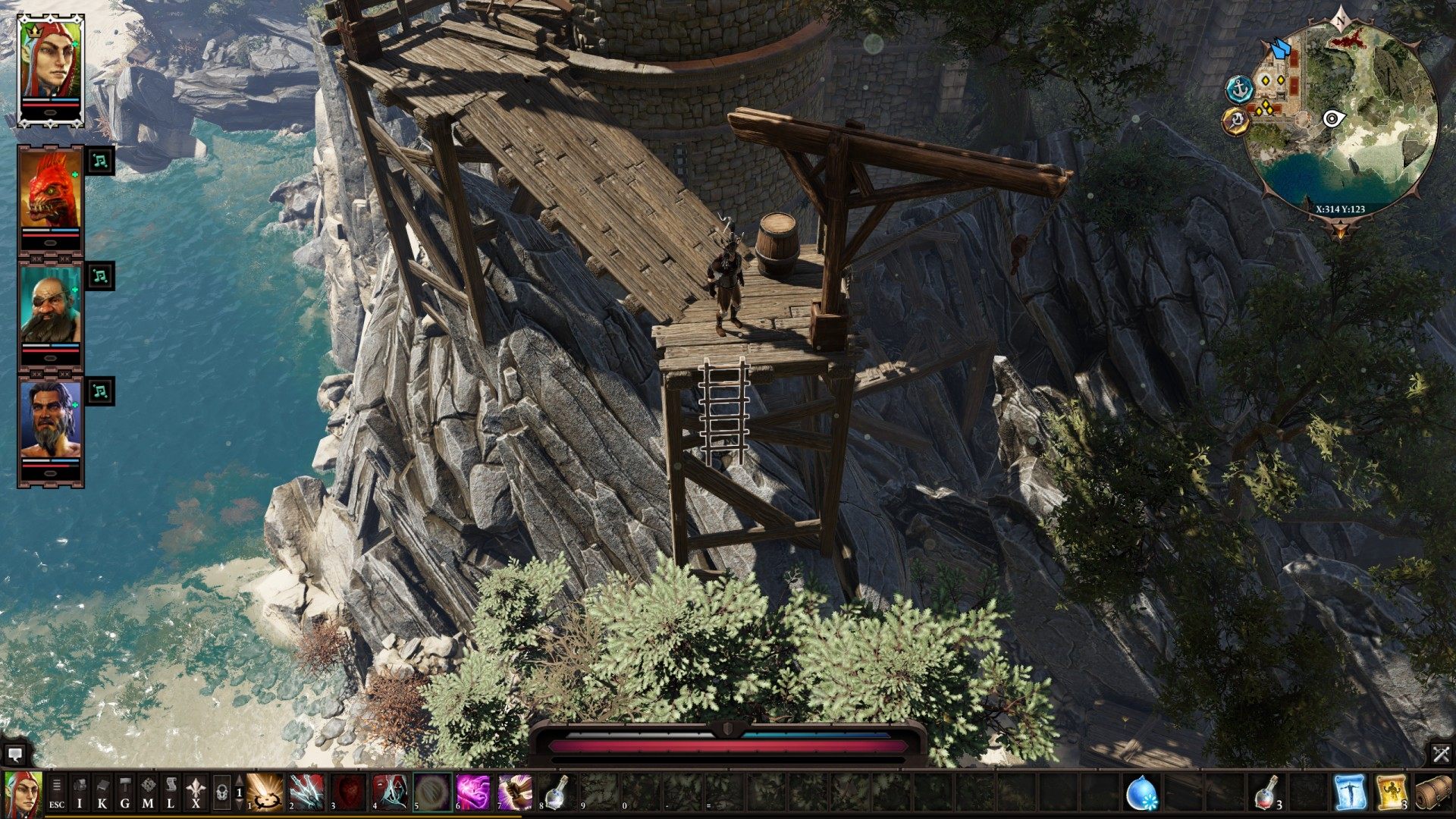Viewport: 1456px width, 819px height.
Task: Open the ESC game menu button
Action: click(57, 794)
